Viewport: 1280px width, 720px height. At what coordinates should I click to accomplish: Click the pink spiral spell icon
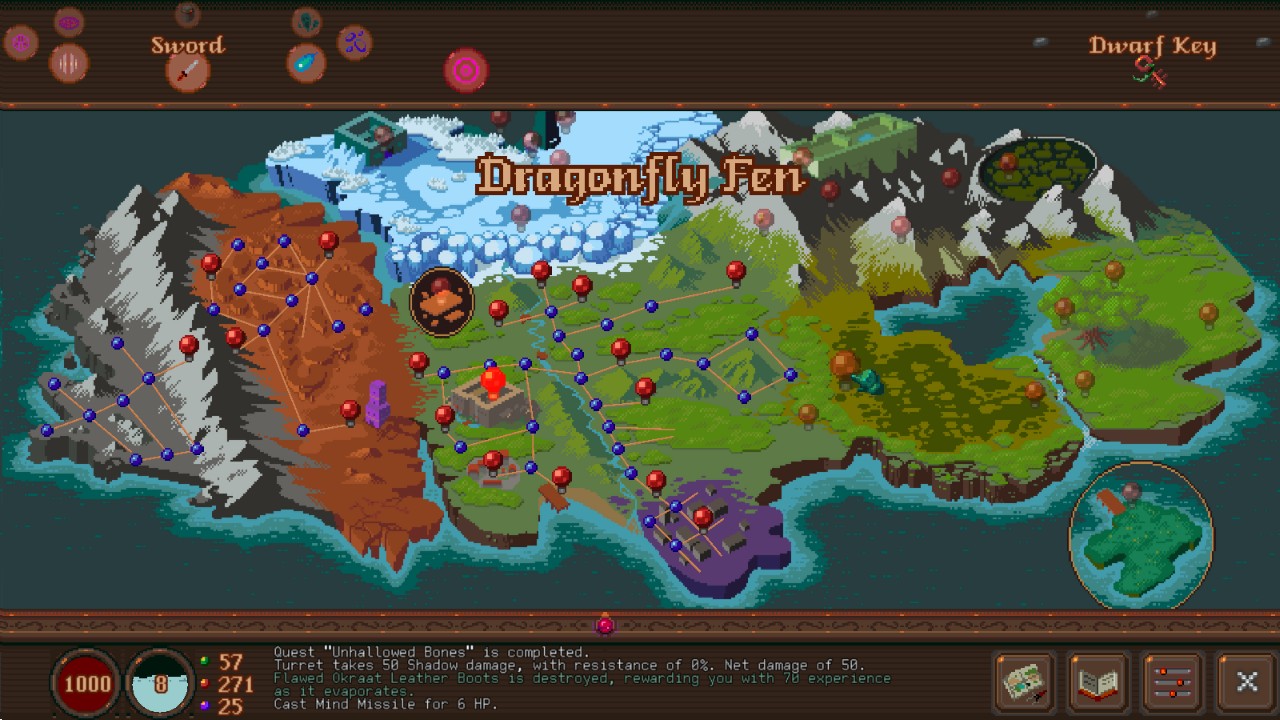coord(465,70)
